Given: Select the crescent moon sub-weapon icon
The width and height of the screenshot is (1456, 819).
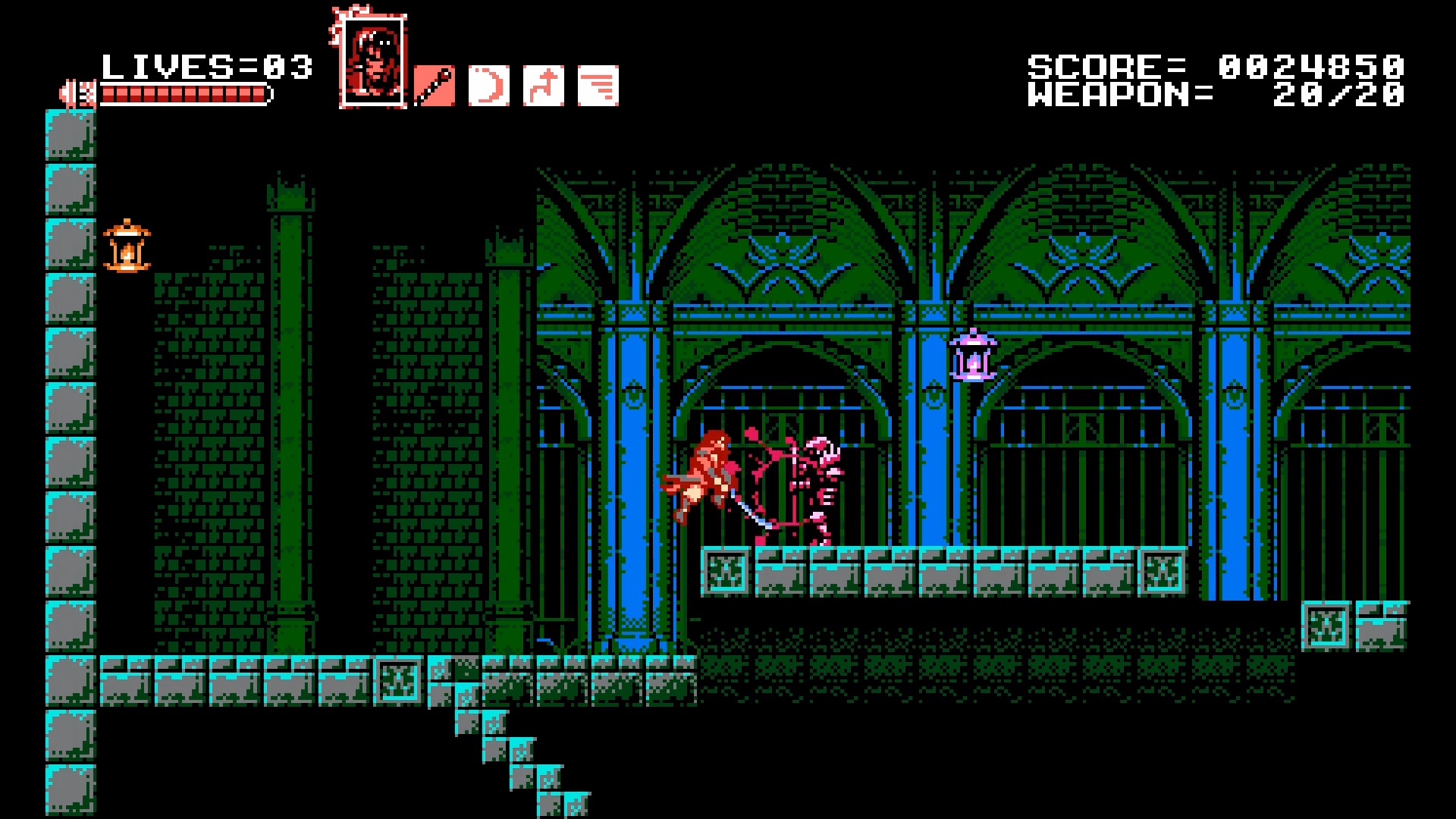Looking at the screenshot, I should coord(489,86).
